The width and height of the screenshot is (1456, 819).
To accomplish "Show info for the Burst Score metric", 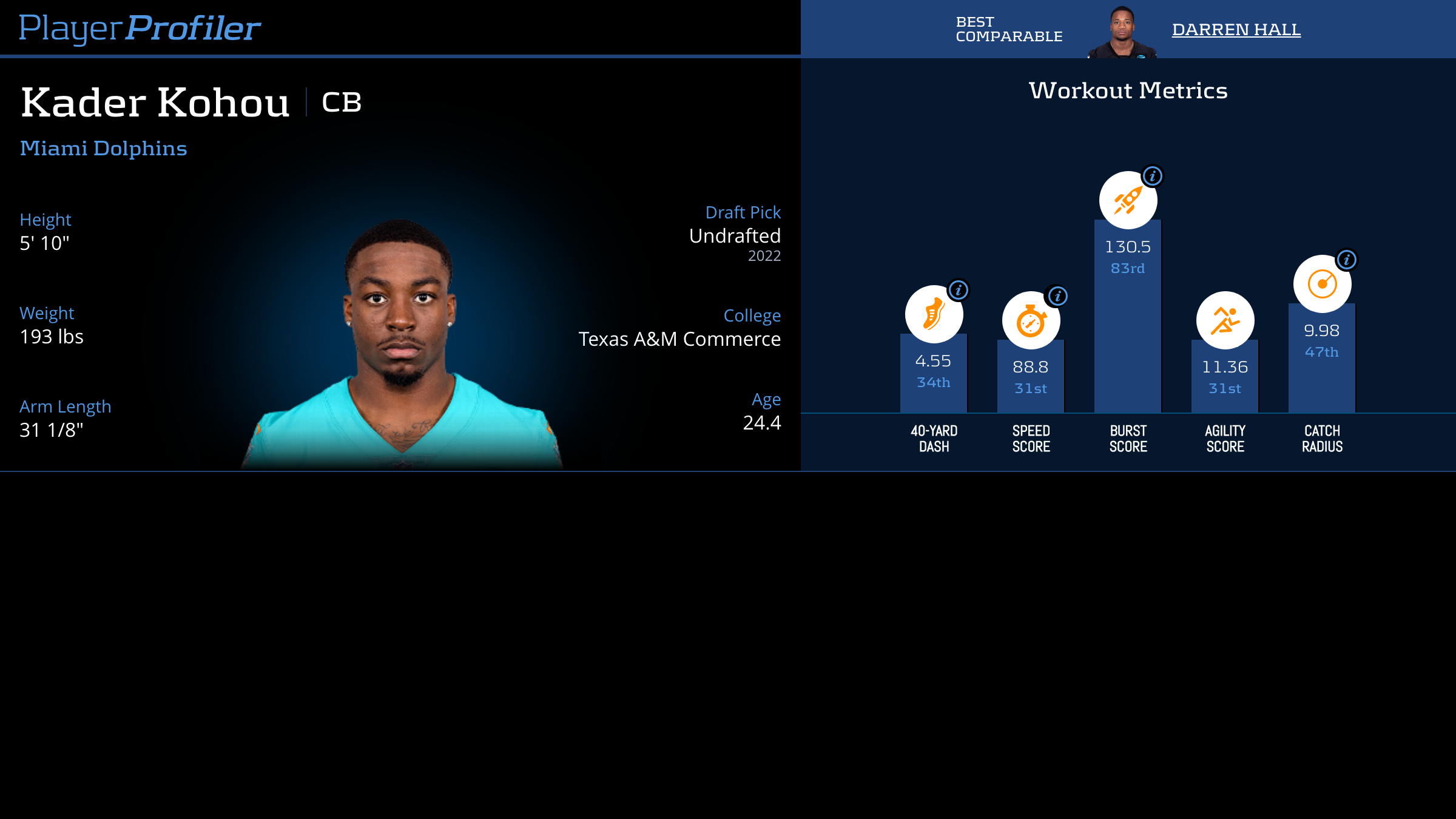I will click(1152, 176).
